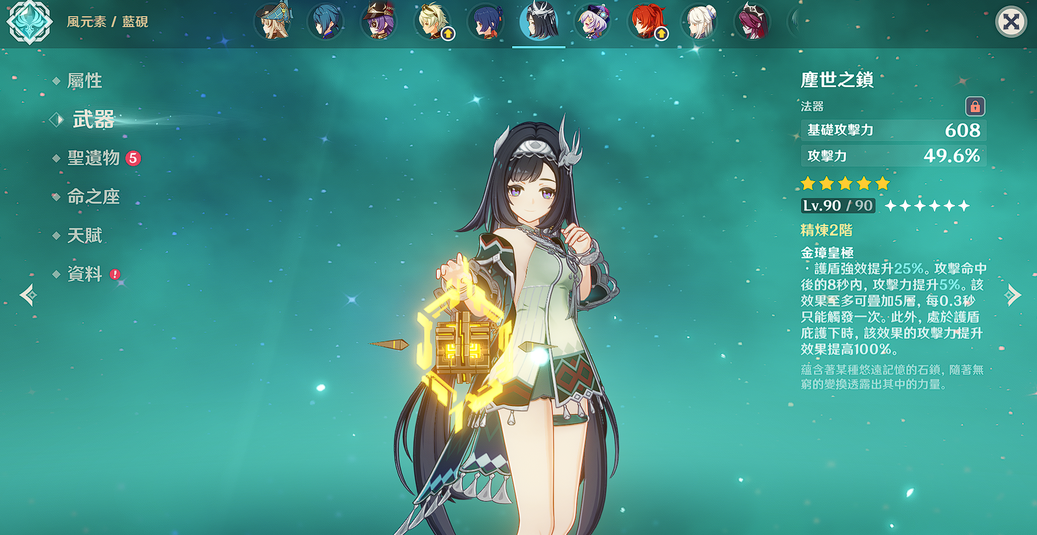
Task: Switch to the next character using right arrow
Action: click(x=1014, y=294)
